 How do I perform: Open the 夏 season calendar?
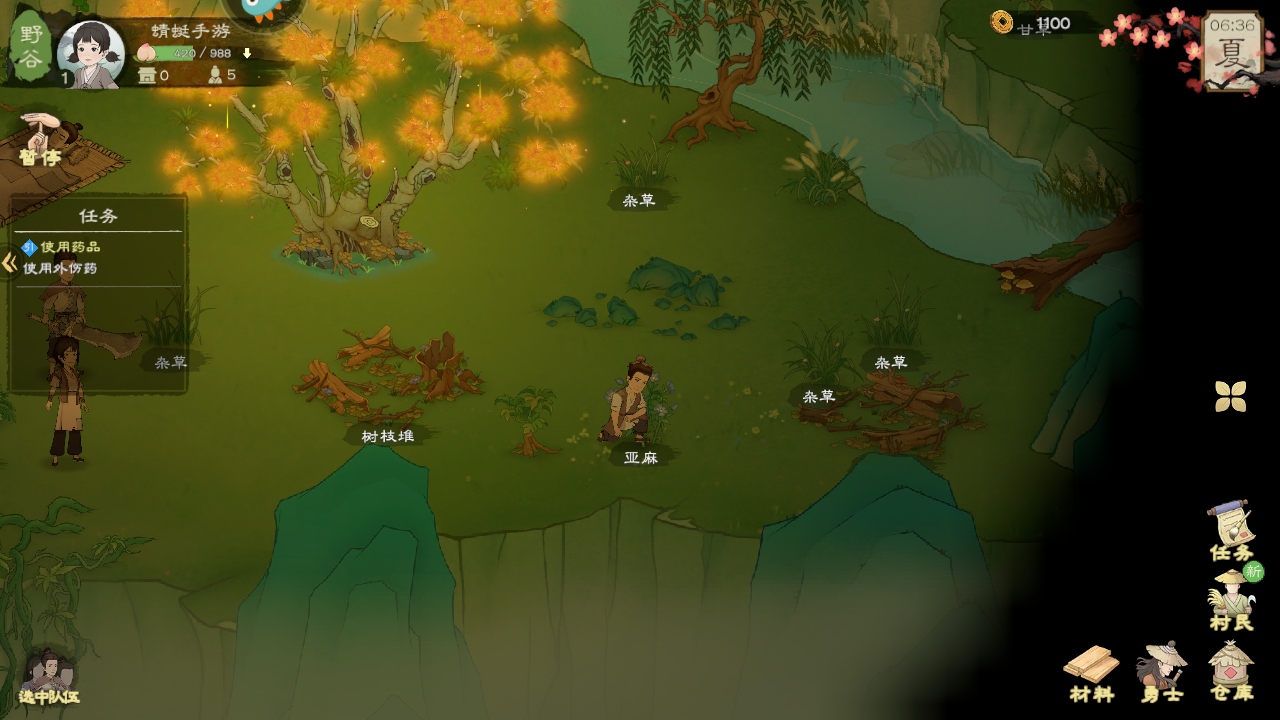coord(1230,52)
